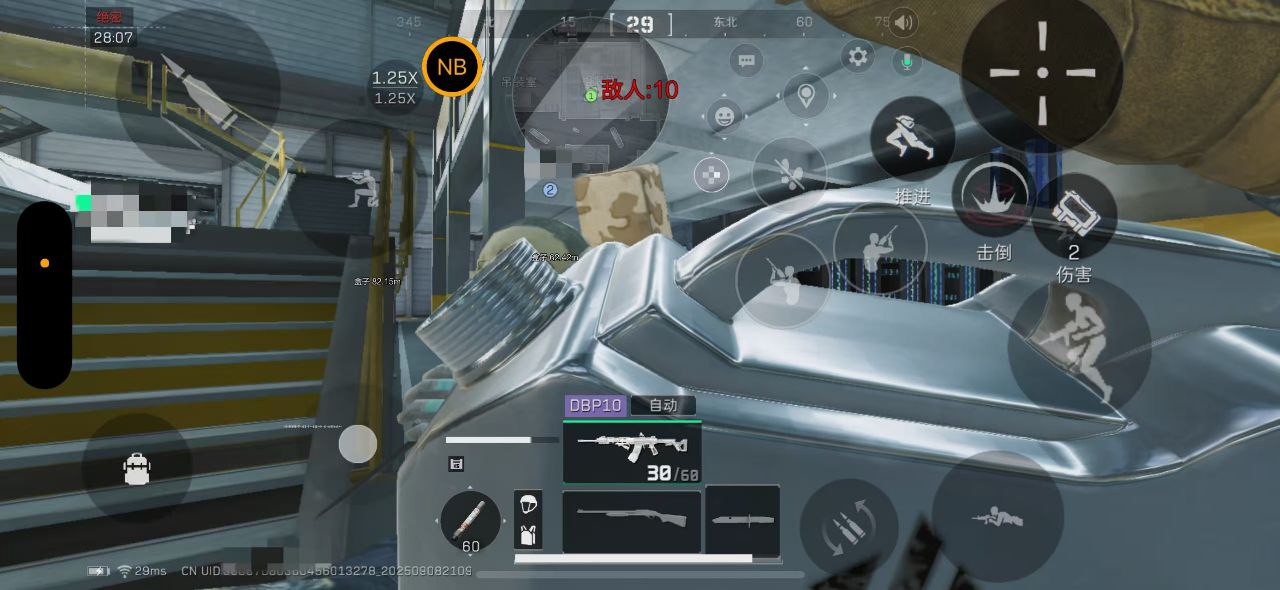The height and width of the screenshot is (590, 1280).
Task: Expand the circular minimap
Action: (590, 92)
